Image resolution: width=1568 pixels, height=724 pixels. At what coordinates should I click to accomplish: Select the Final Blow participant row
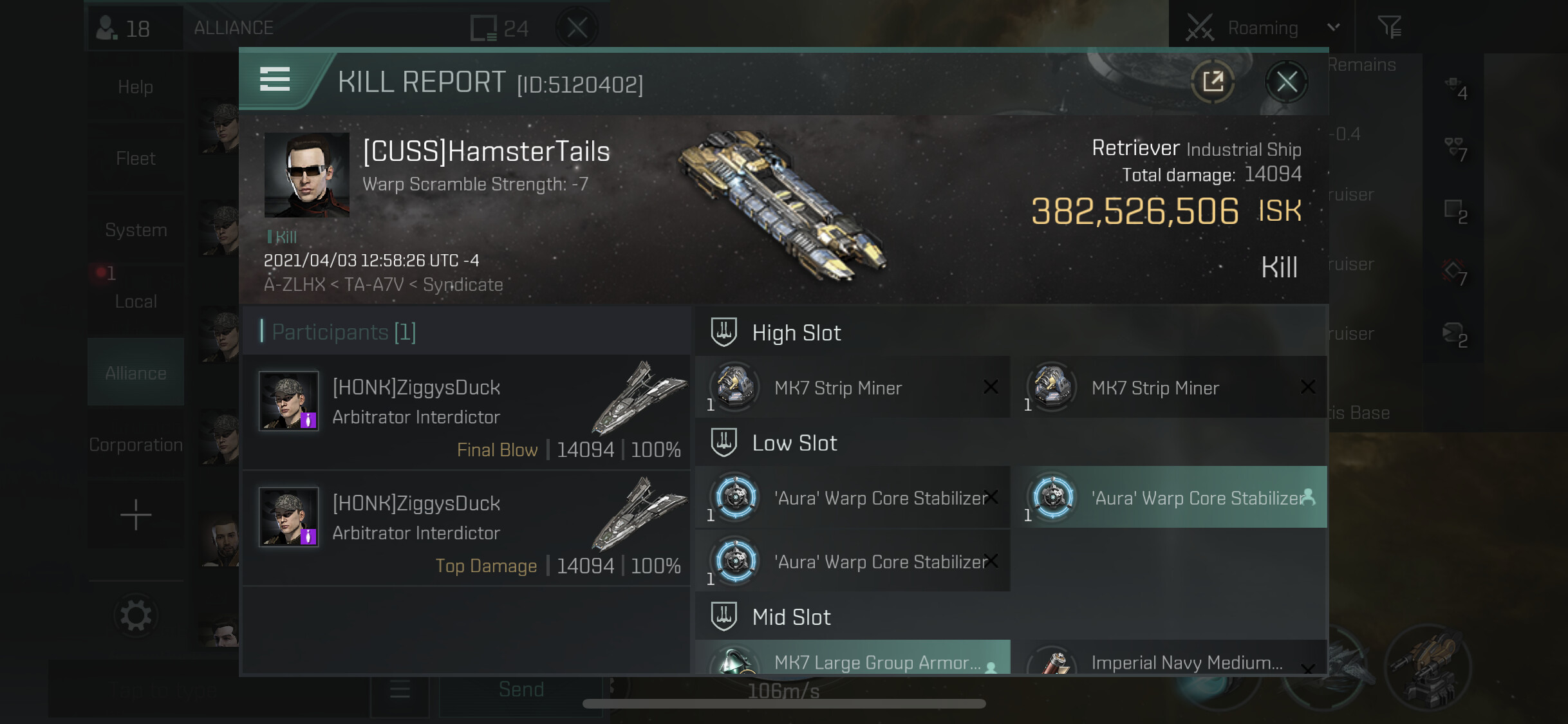pos(466,413)
